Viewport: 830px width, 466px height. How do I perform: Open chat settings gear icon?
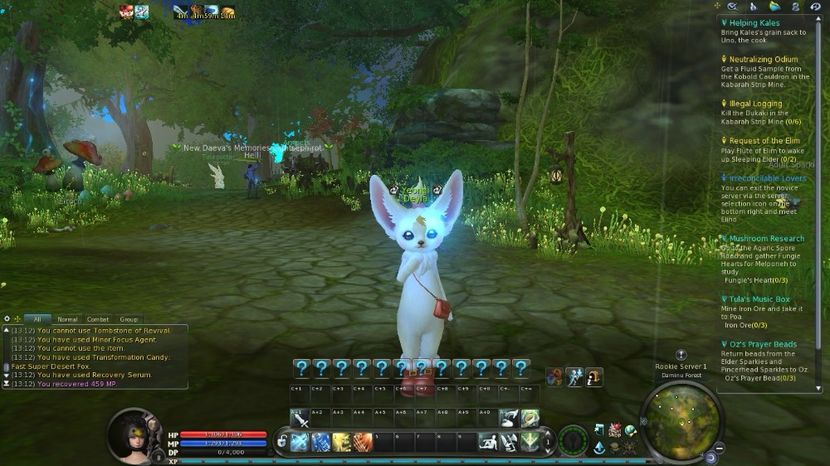tap(7, 319)
